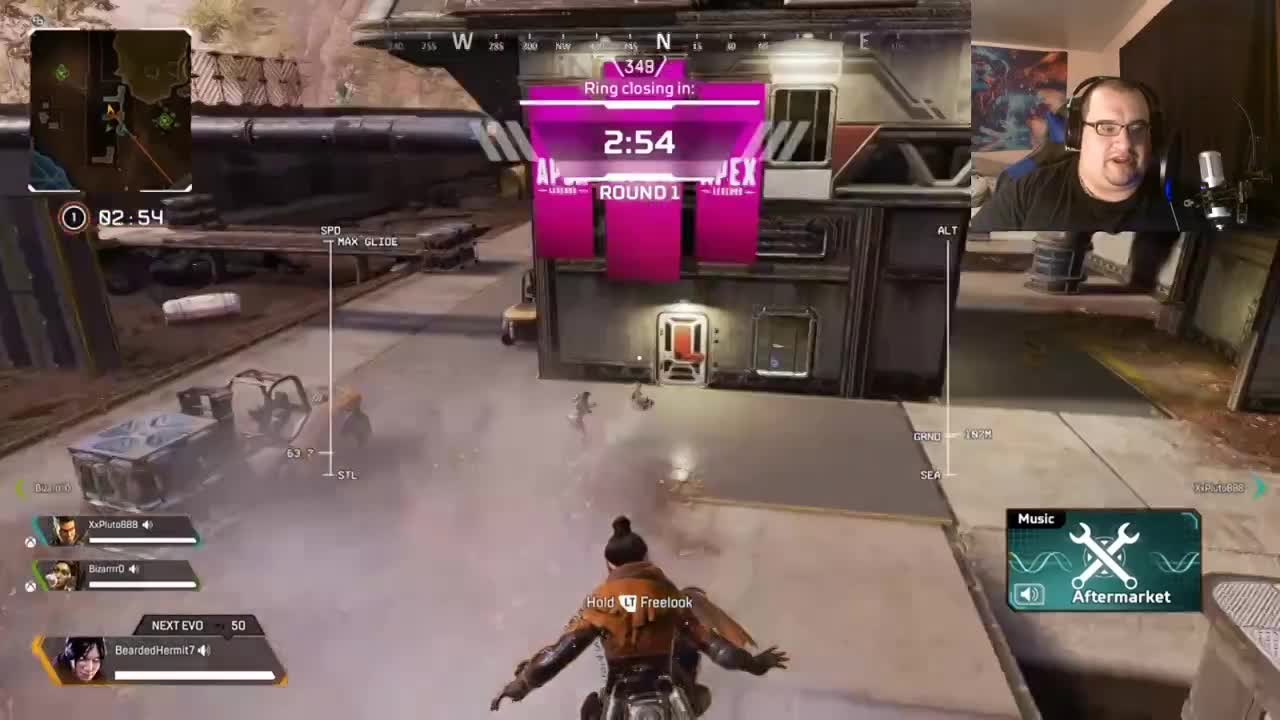
Task: Mute XxPluto888's voice chat speaker icon
Action: [x=147, y=525]
